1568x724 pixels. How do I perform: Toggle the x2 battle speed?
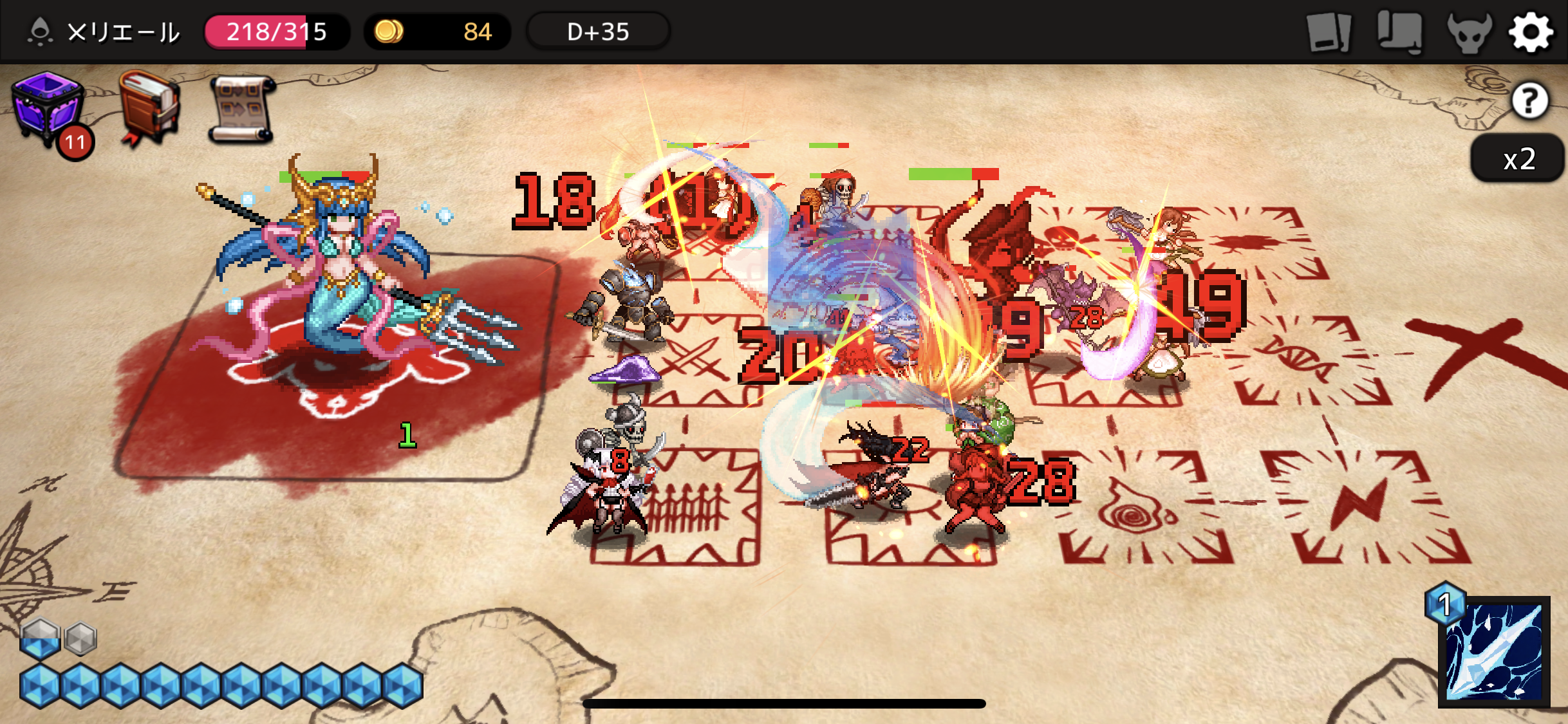(1519, 159)
